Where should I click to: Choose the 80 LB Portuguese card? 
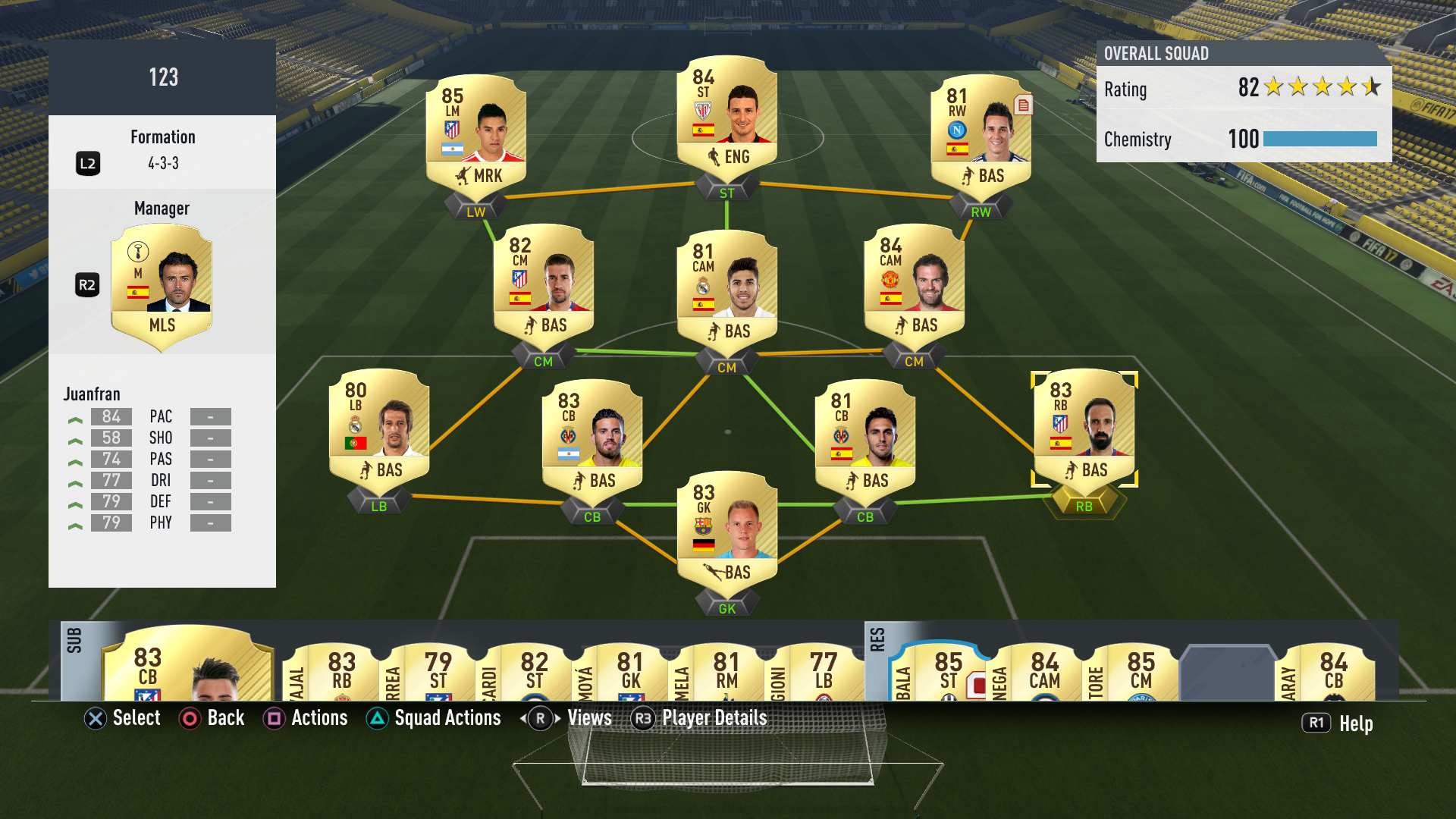tap(379, 427)
